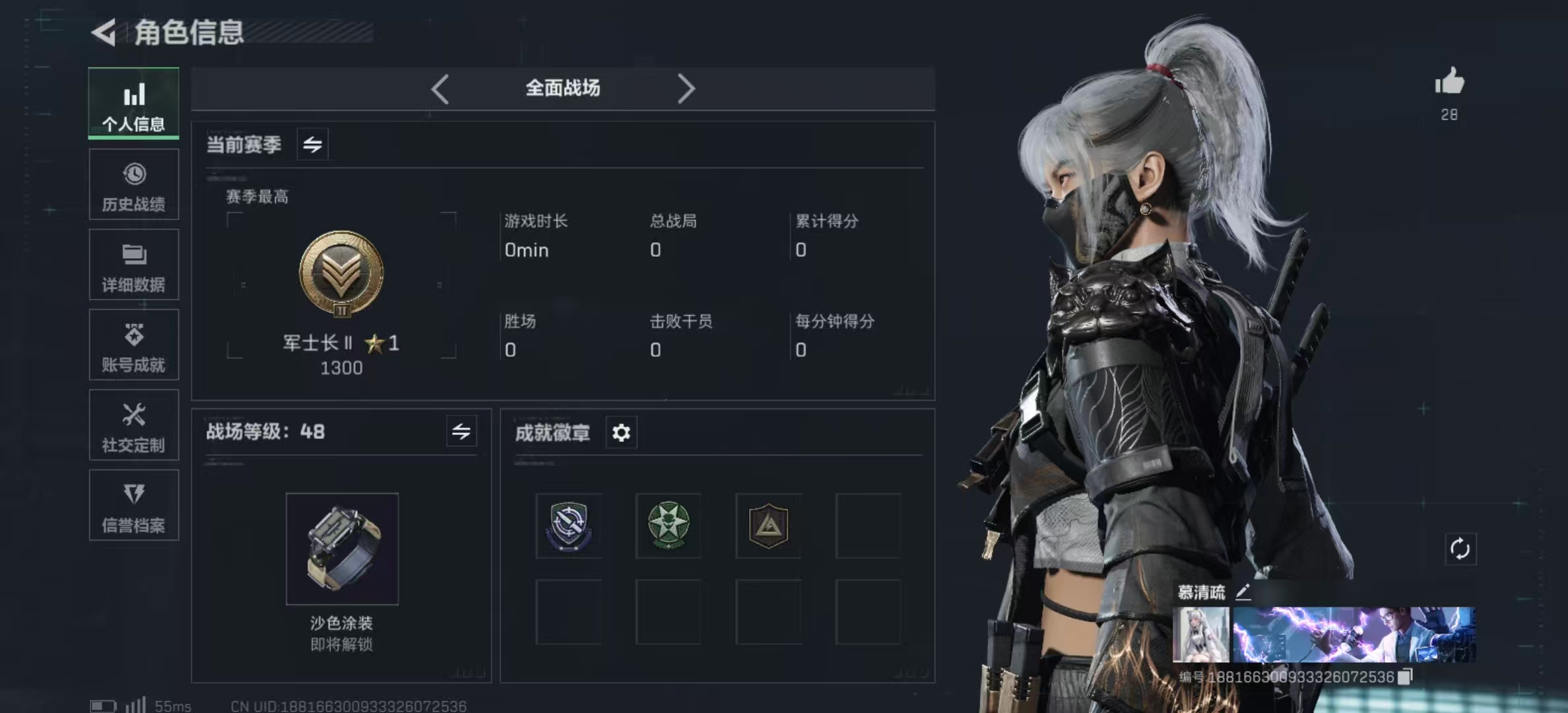Open 成就徽章 gear settings
1568x713 pixels.
click(x=621, y=433)
